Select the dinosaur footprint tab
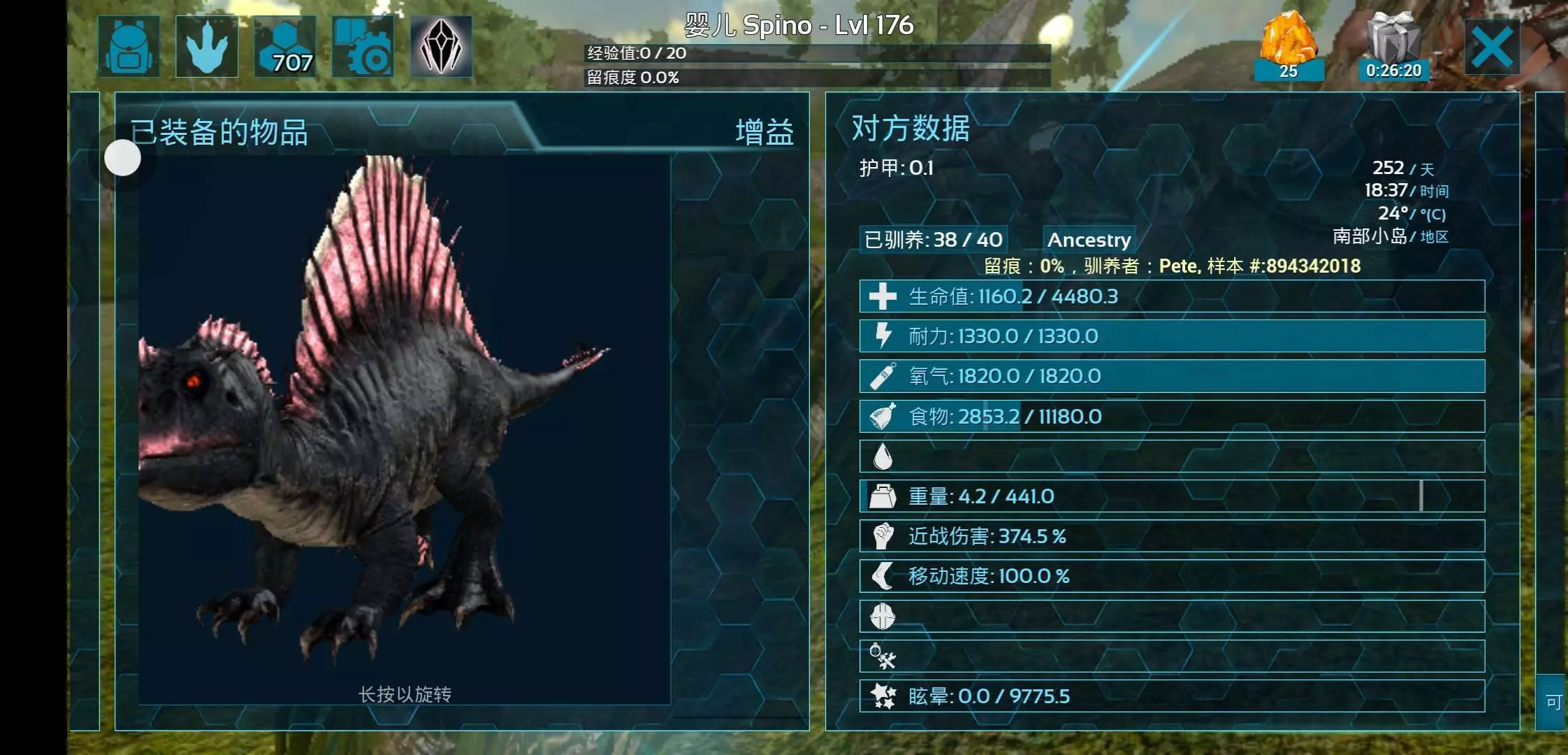 207,47
